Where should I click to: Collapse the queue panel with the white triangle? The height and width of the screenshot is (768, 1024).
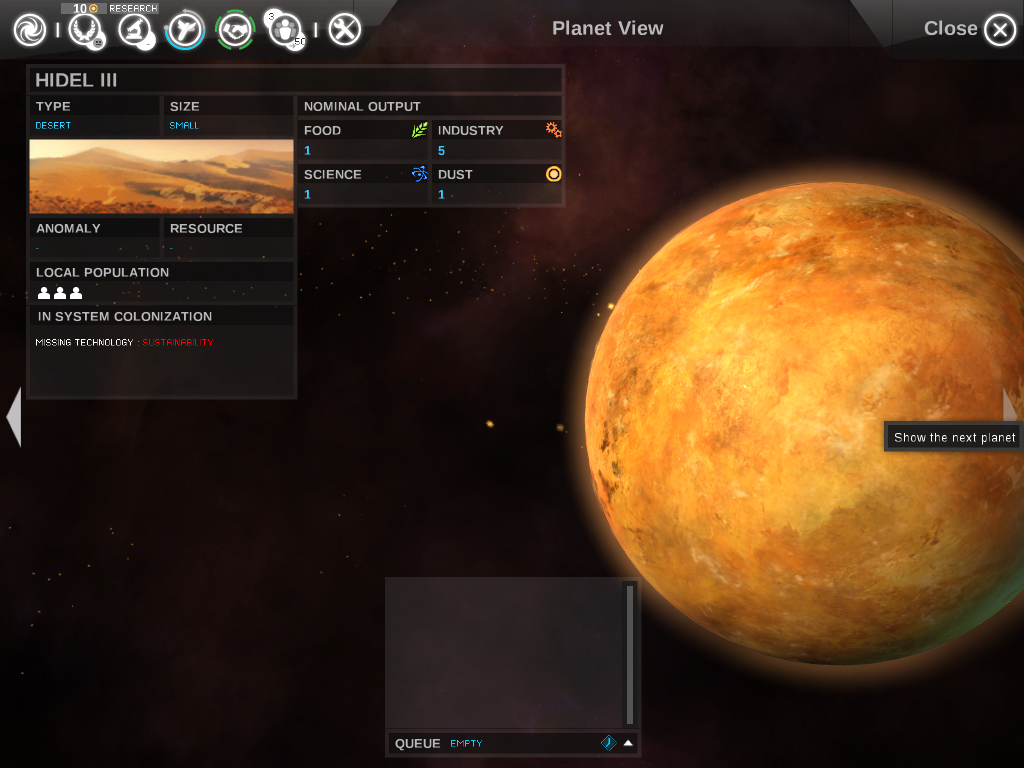coord(628,743)
